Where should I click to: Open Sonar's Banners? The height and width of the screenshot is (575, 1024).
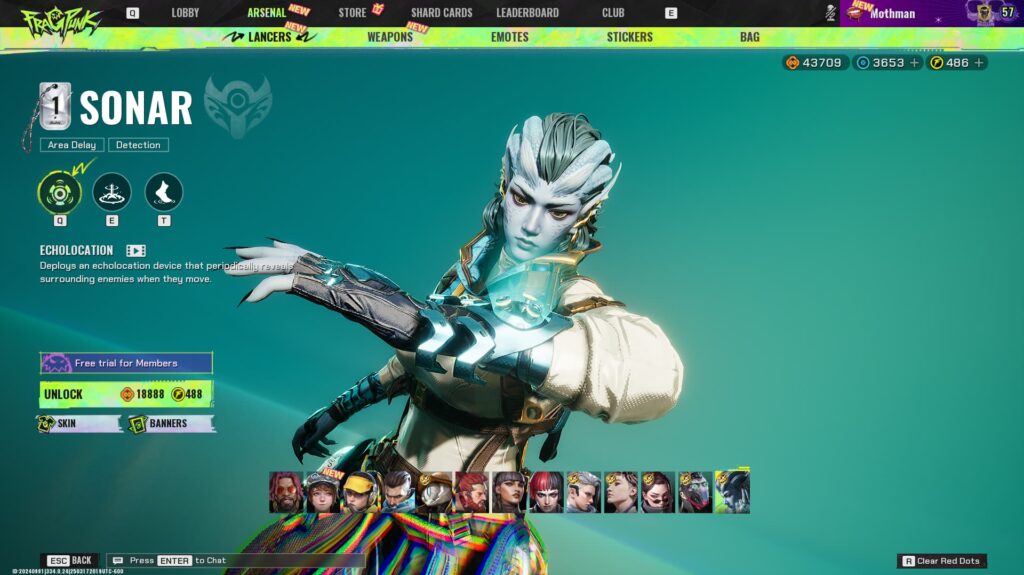pos(168,424)
